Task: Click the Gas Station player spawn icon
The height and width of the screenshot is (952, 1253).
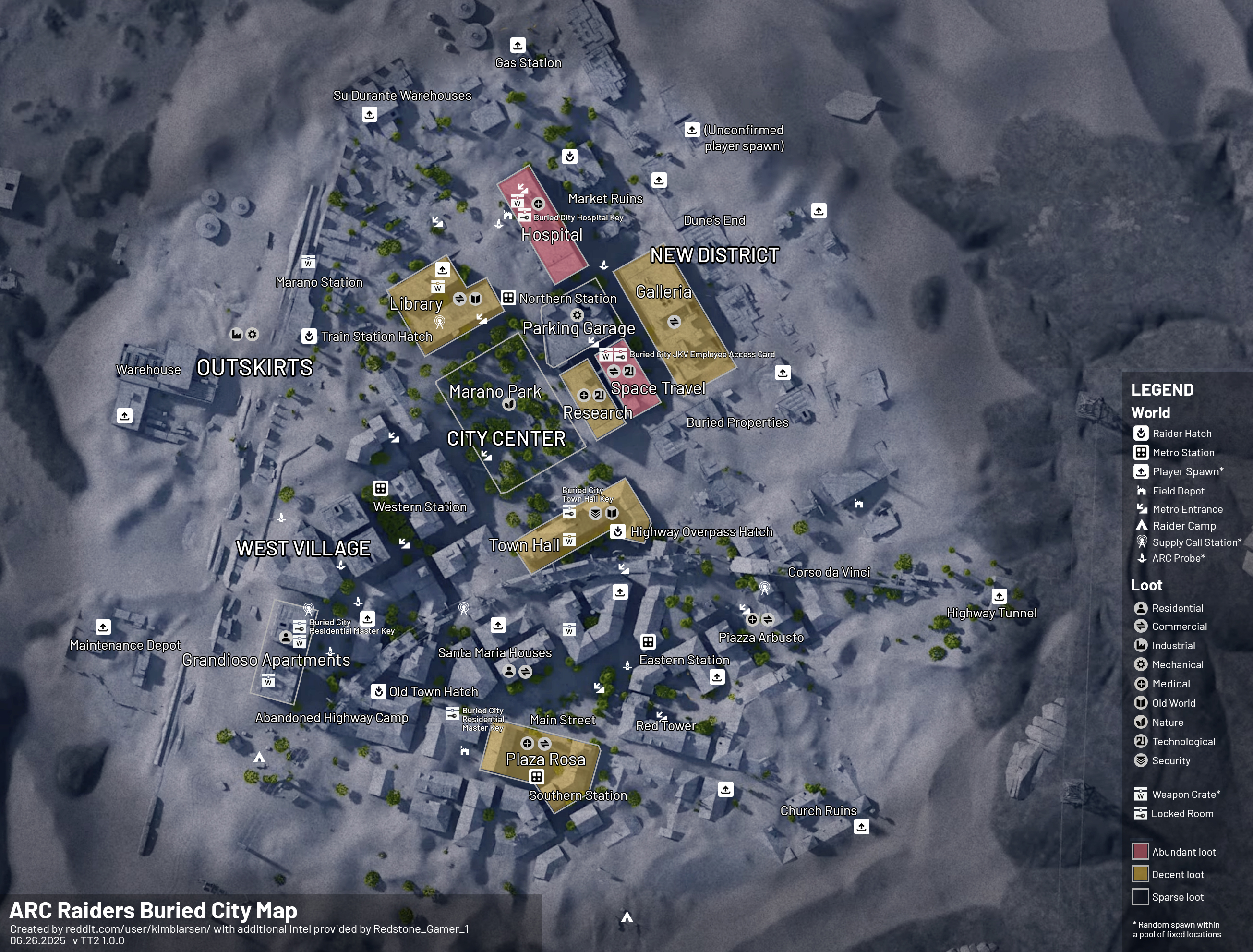Action: pos(518,45)
